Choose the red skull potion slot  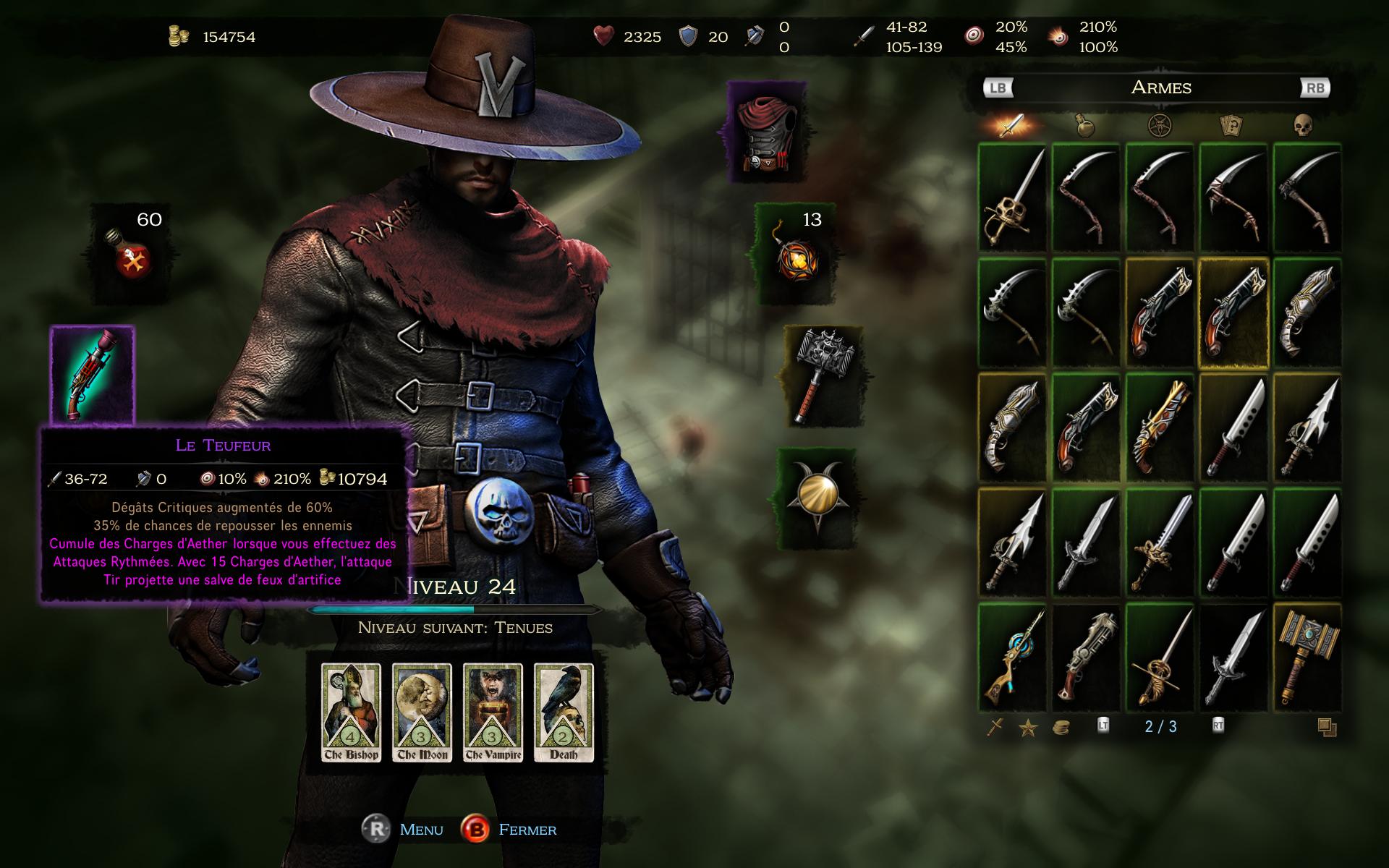tap(132, 253)
